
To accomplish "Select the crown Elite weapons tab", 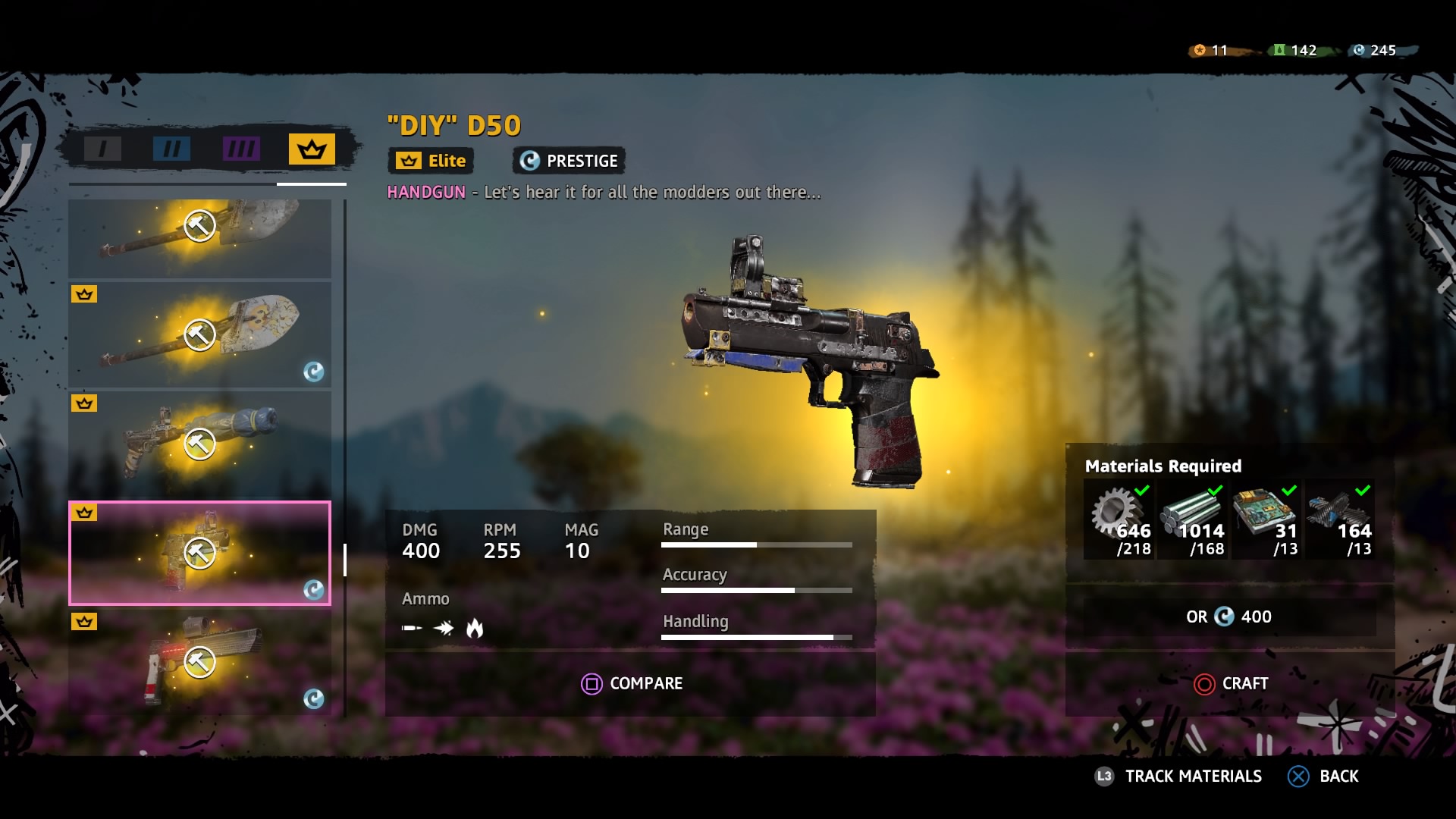I will 312,149.
